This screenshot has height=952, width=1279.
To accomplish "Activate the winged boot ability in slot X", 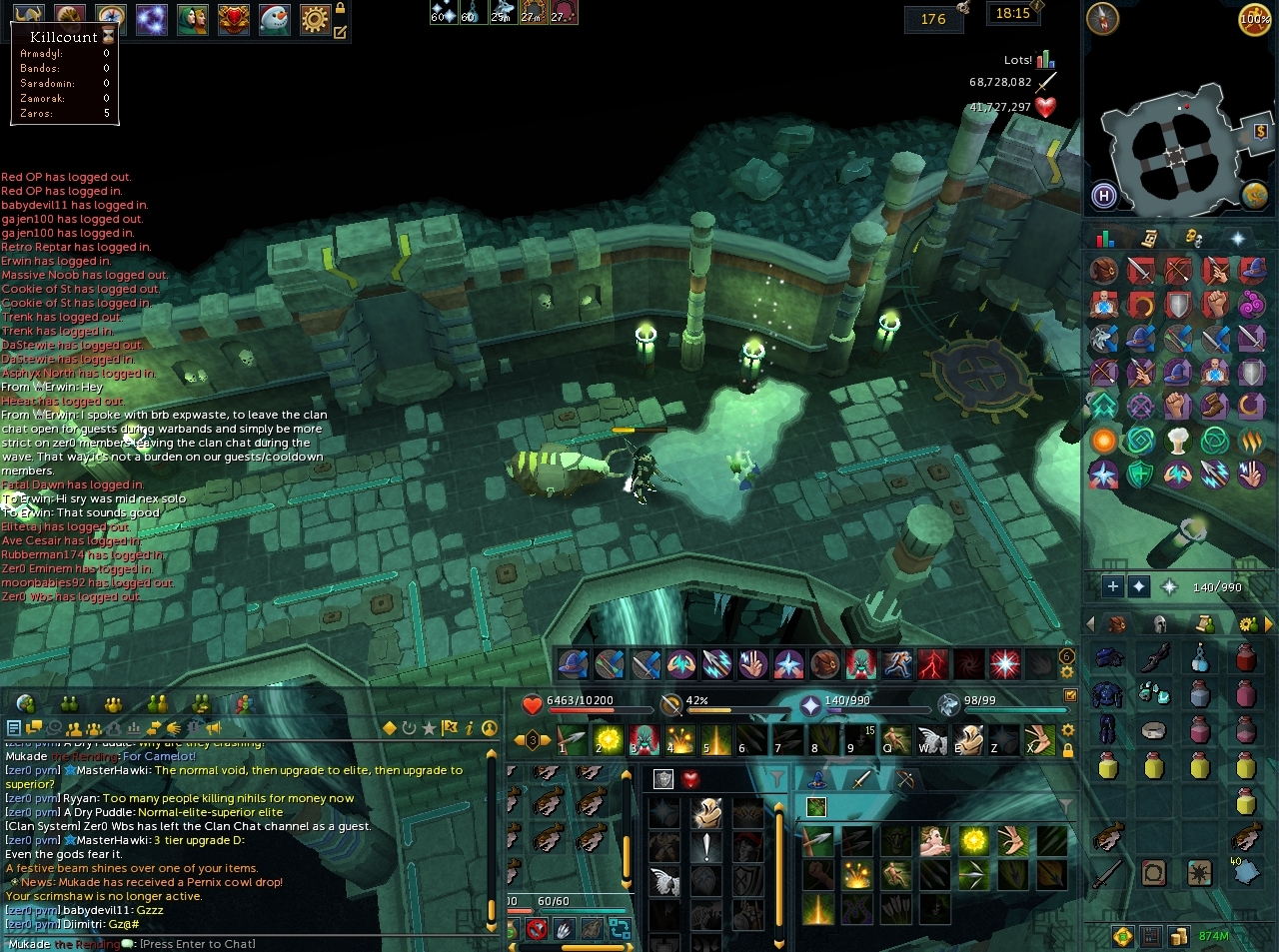I will (1040, 740).
